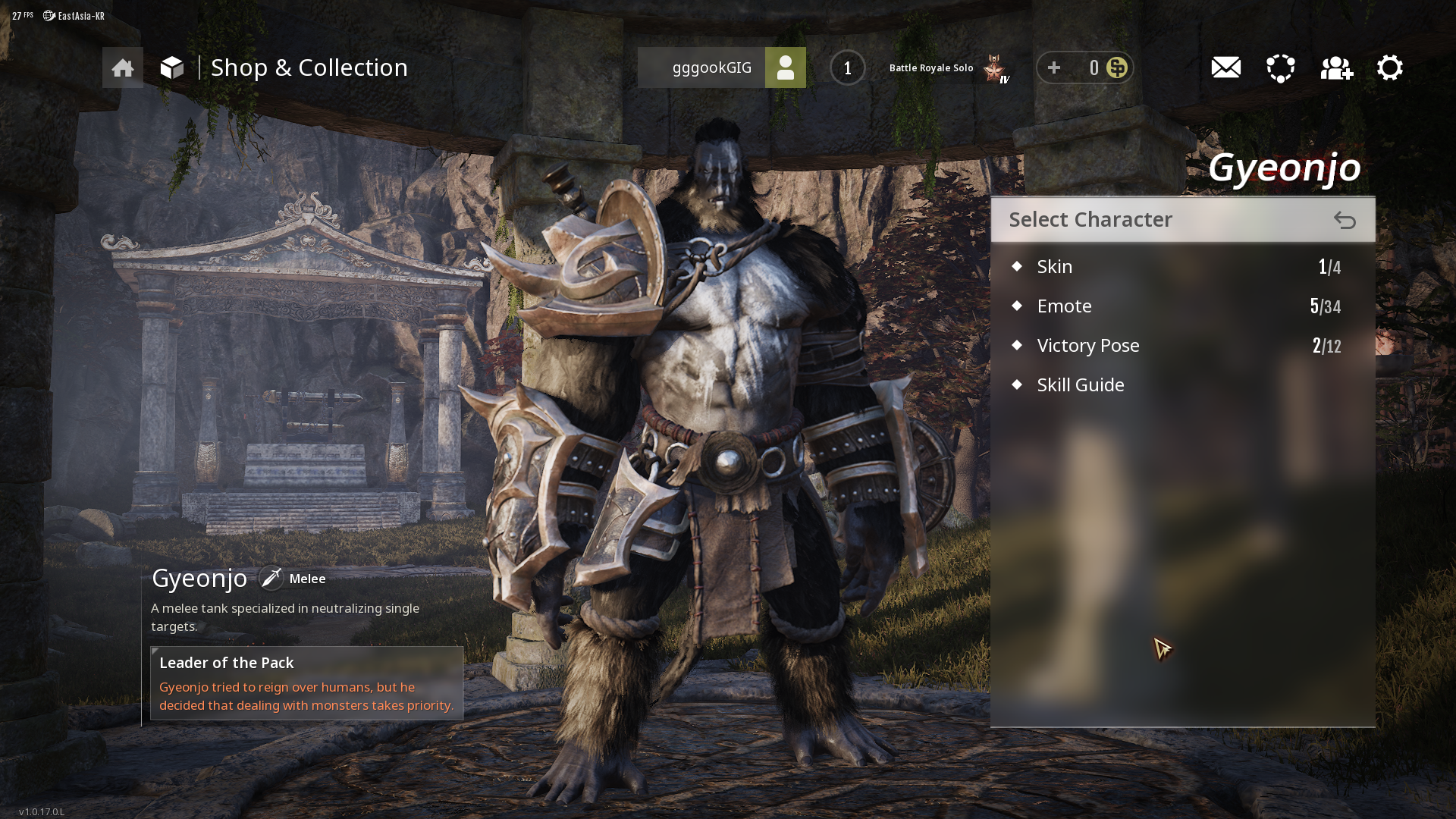This screenshot has width=1456, height=819.
Task: Click the Battle Royale Solo rank badge
Action: click(995, 69)
